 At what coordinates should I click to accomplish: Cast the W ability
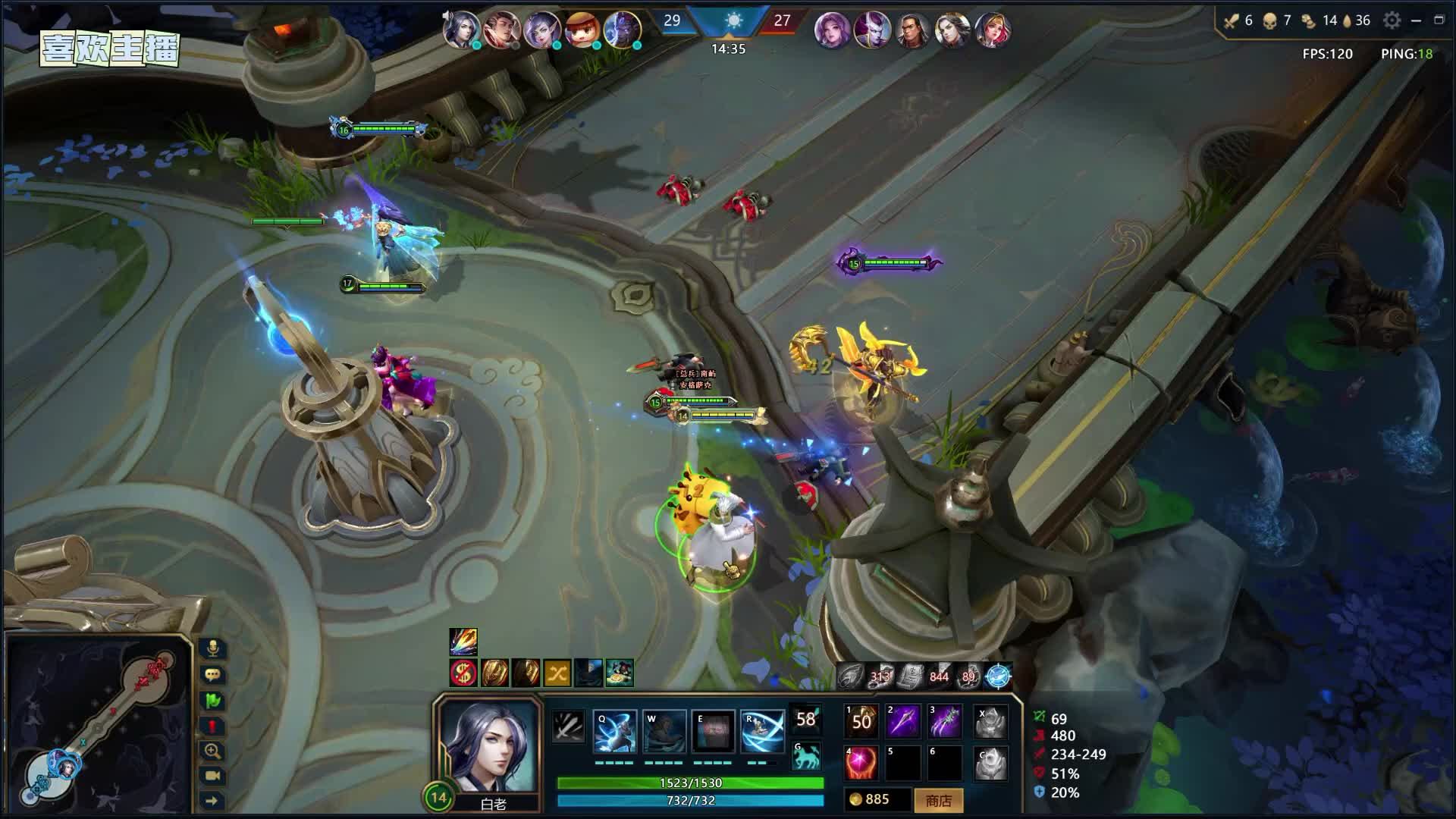[664, 732]
